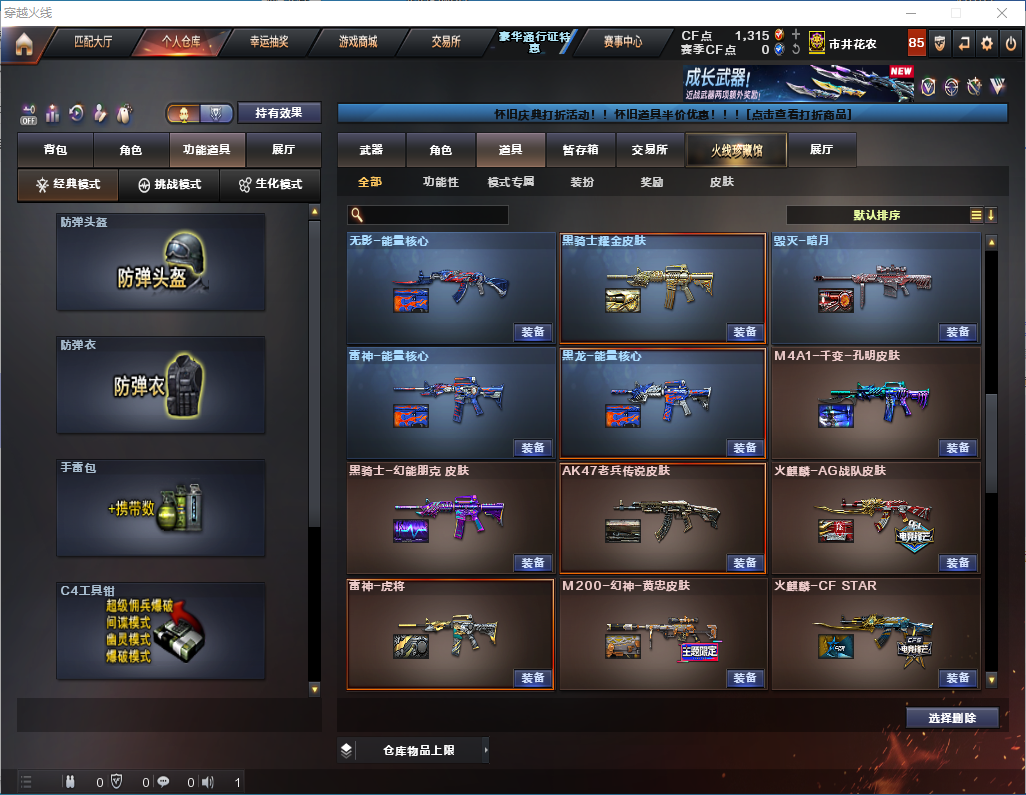The height and width of the screenshot is (795, 1026).
Task: Open settings gear icon
Action: pyautogui.click(x=987, y=43)
